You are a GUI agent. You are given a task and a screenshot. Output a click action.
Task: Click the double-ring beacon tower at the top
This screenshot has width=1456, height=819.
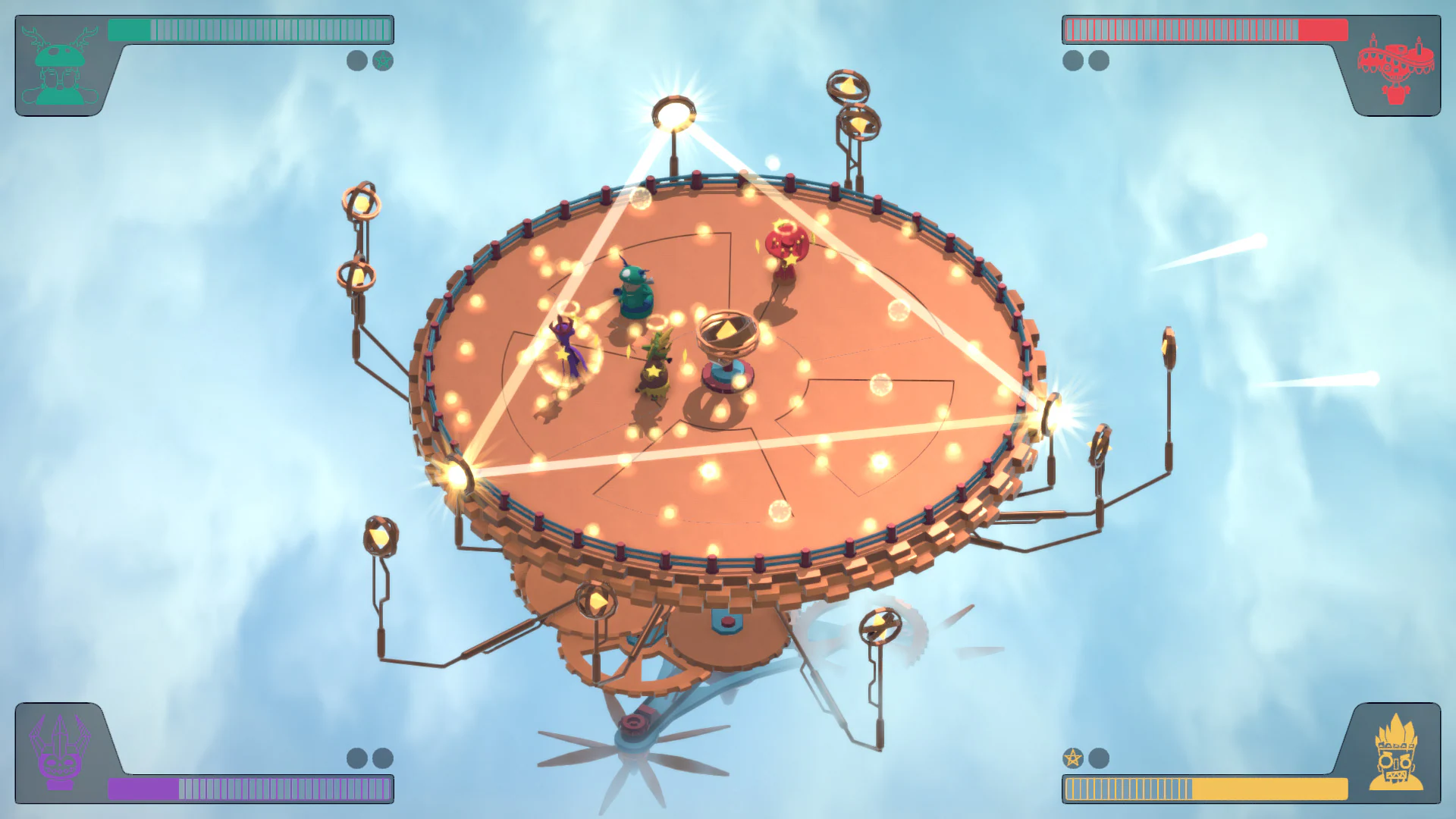tap(853, 106)
